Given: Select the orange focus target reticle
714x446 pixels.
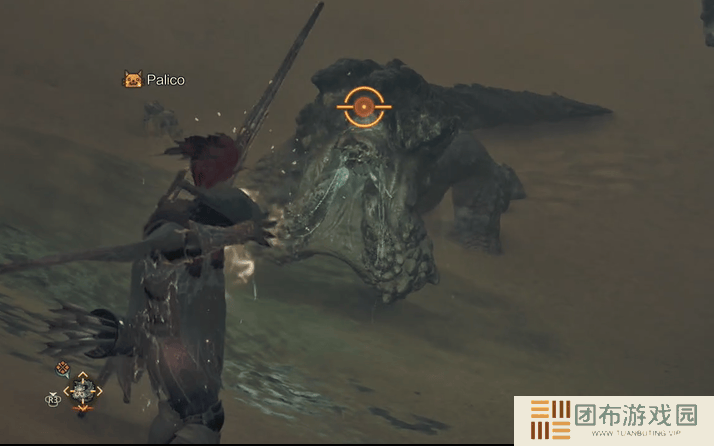Looking at the screenshot, I should pos(365,105).
